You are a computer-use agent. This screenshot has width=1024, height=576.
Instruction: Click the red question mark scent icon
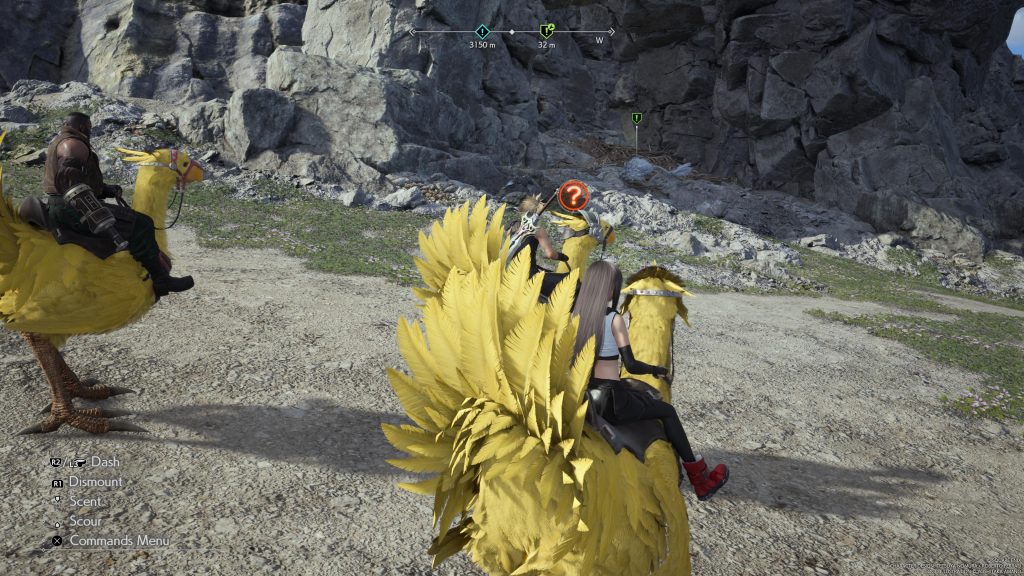pos(573,195)
